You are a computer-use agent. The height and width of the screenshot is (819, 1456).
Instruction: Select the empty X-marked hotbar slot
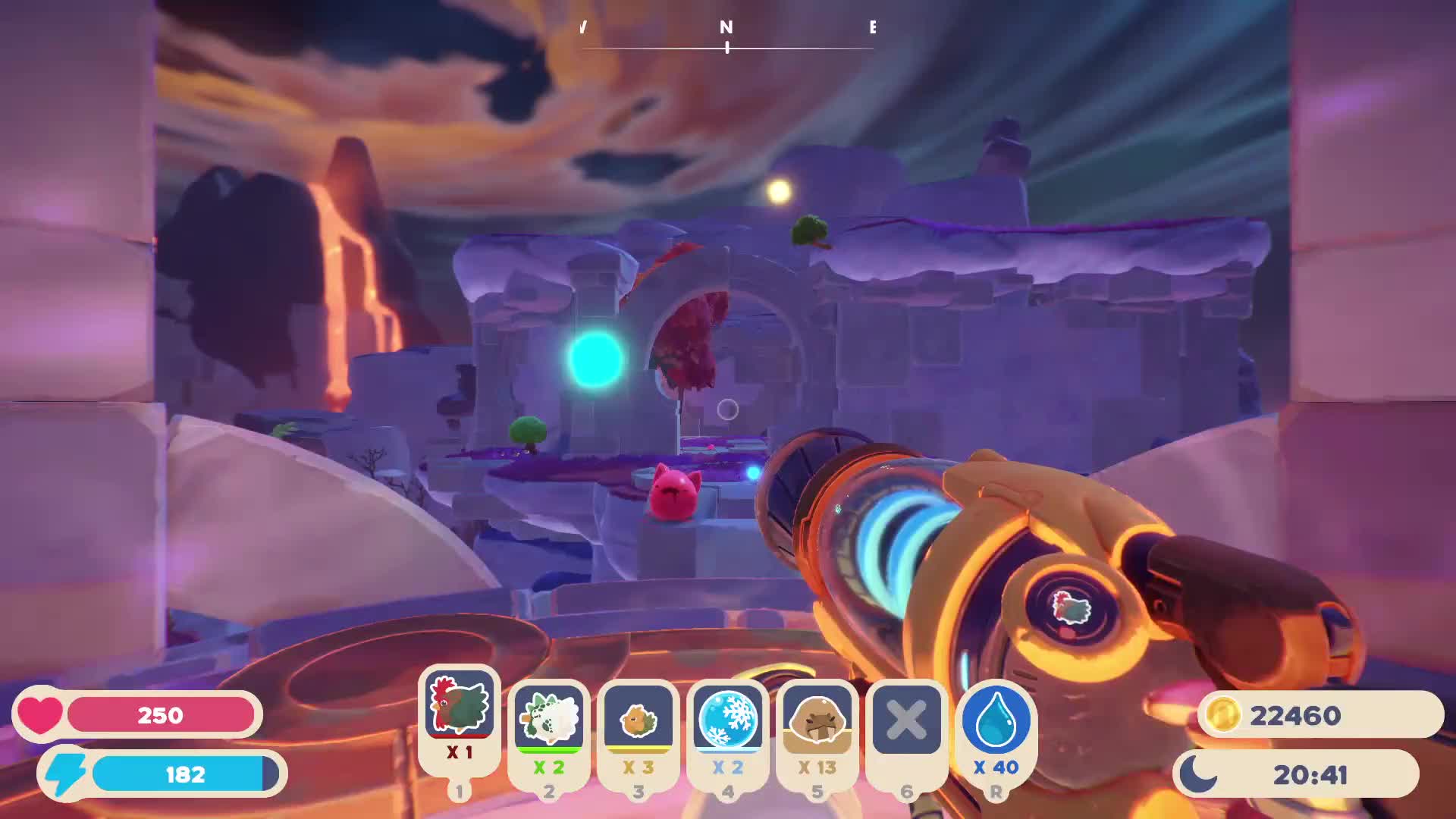point(906,719)
